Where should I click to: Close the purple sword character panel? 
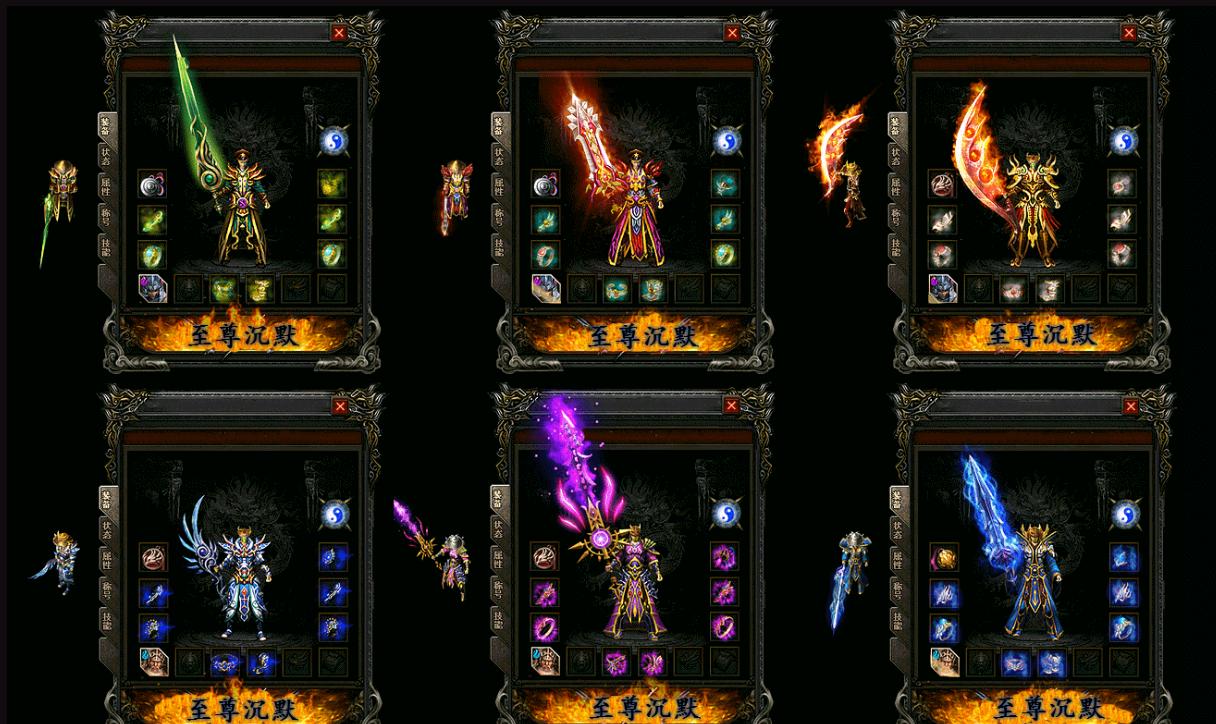731,405
